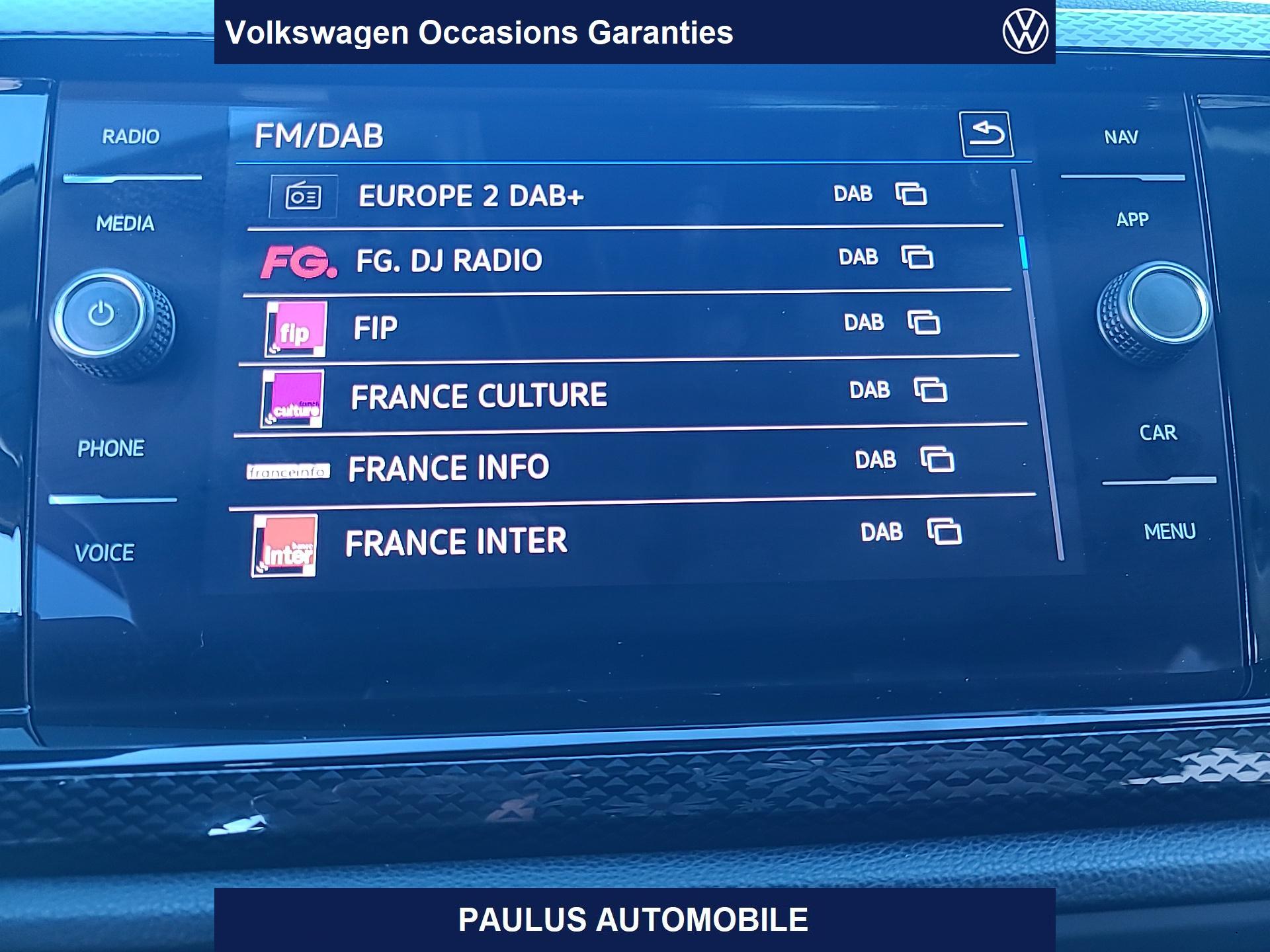Click the station list scrollbar
This screenshot has height=952, width=1270.
coord(1025,253)
